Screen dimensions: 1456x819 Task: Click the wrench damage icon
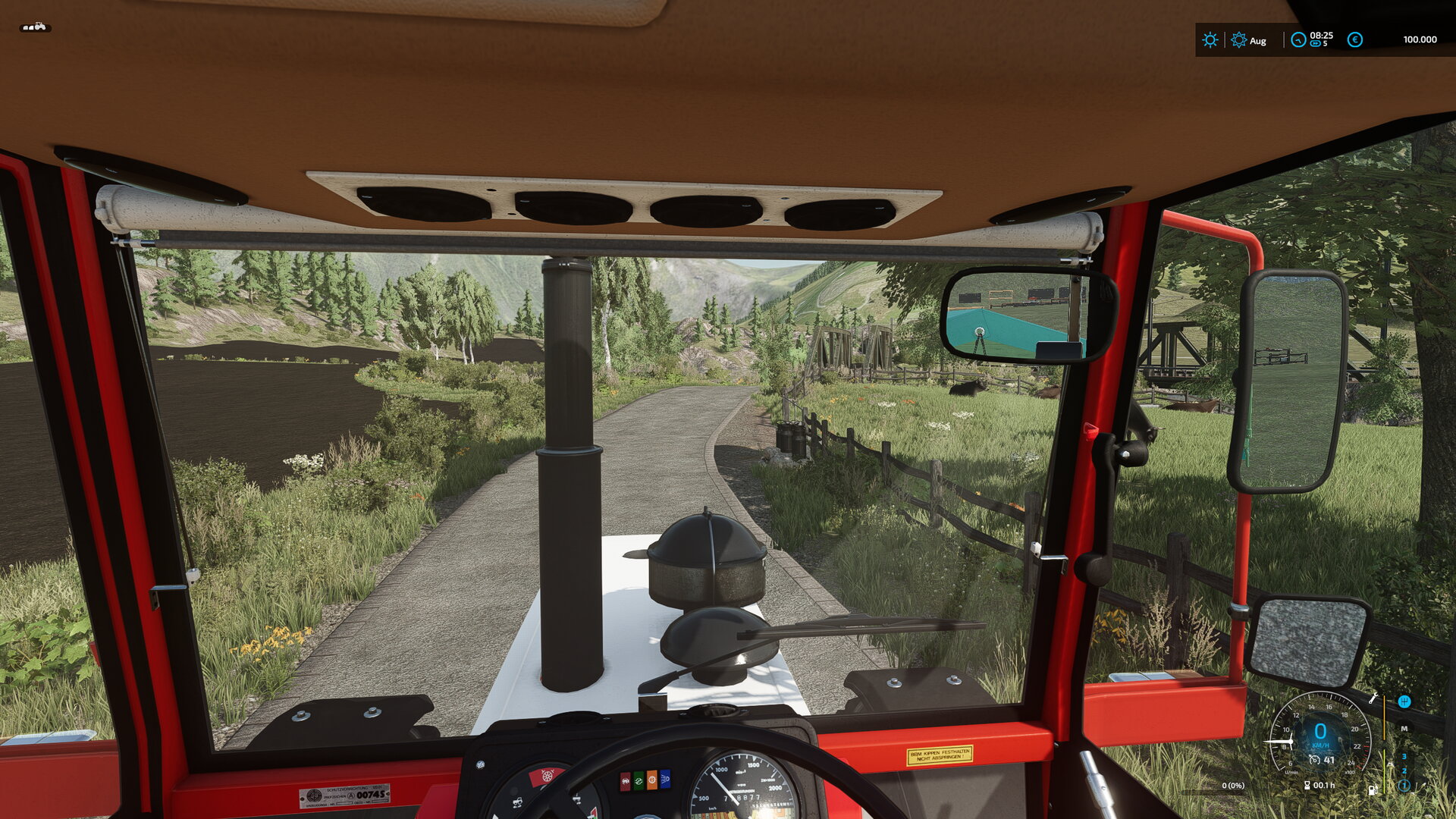click(1373, 698)
